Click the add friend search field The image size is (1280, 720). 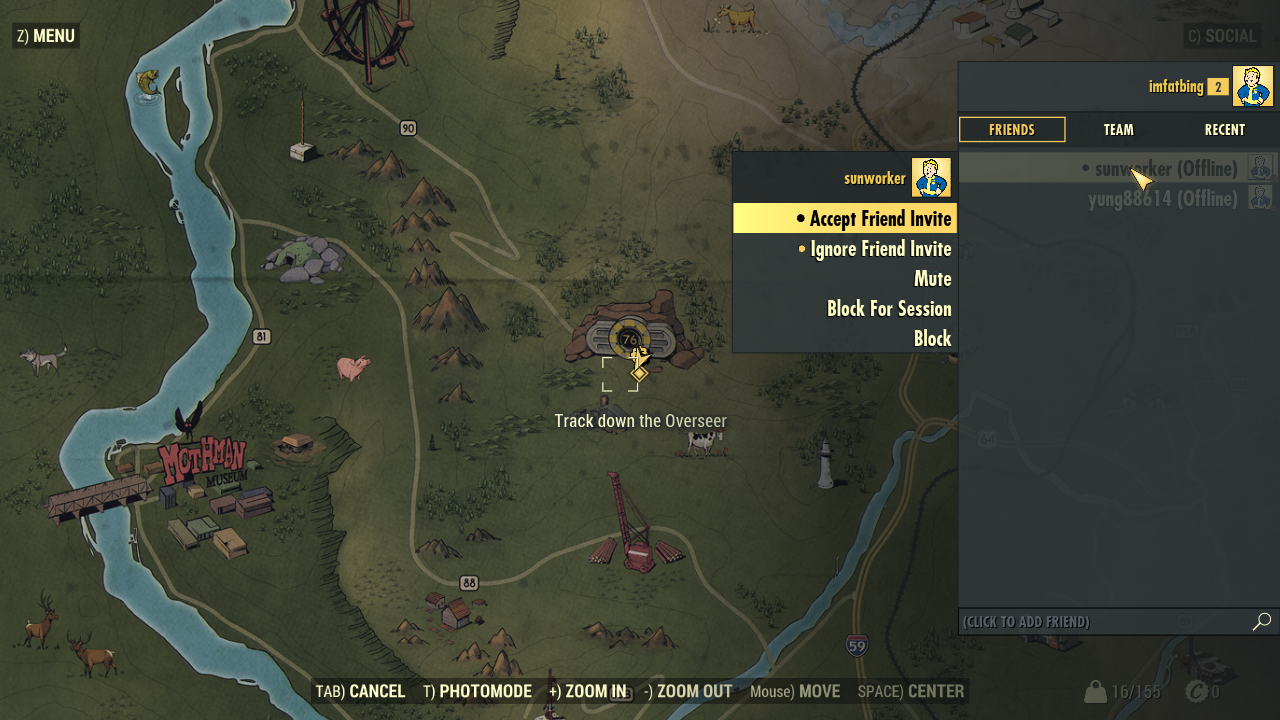pos(1100,622)
